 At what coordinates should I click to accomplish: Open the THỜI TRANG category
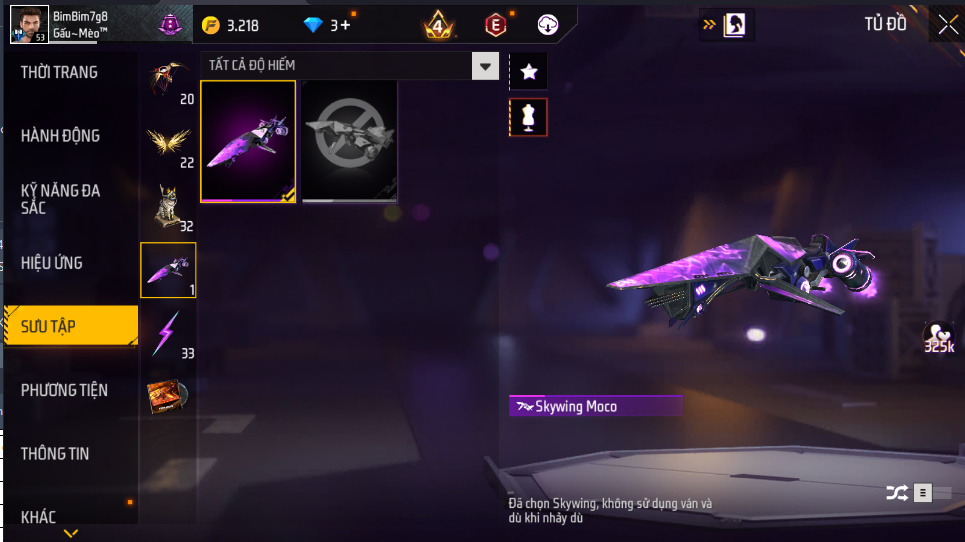pyautogui.click(x=60, y=72)
